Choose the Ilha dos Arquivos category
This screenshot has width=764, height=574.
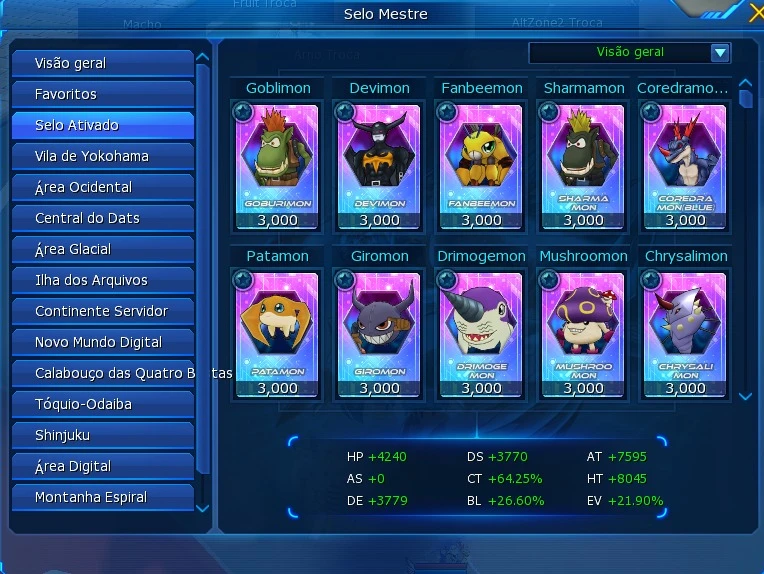pyautogui.click(x=102, y=280)
